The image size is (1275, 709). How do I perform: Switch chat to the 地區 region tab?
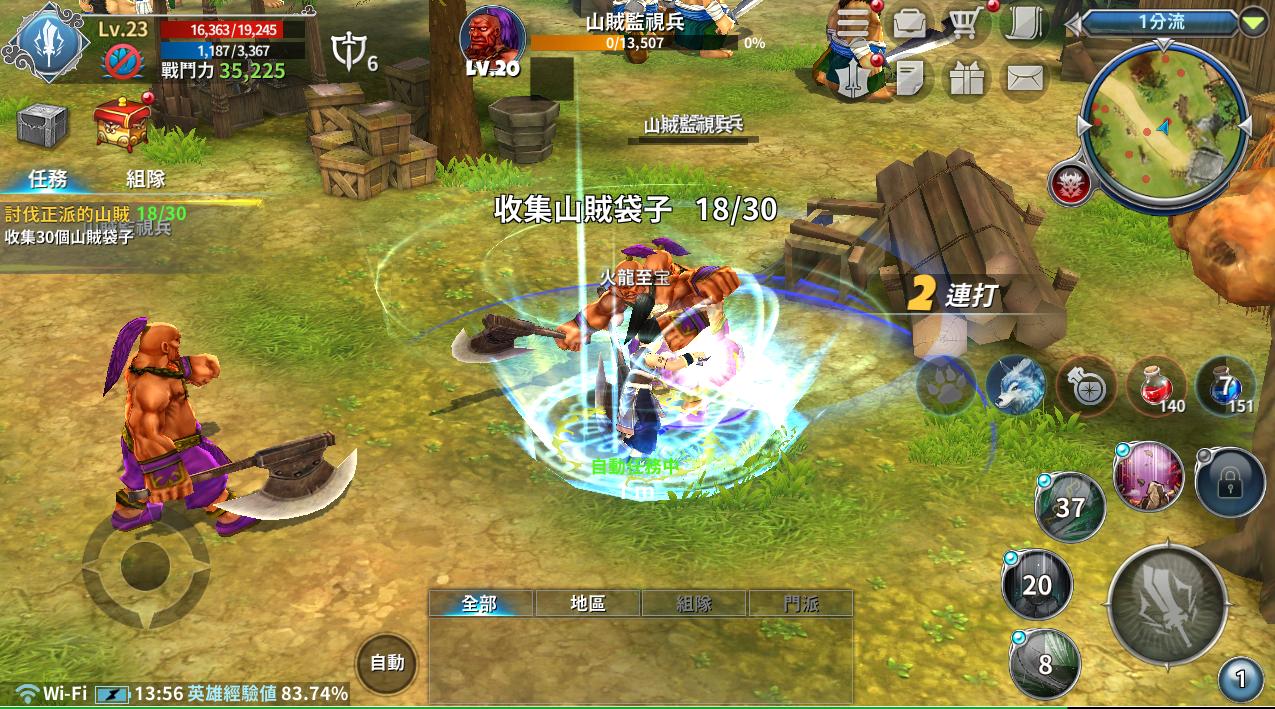[x=588, y=603]
